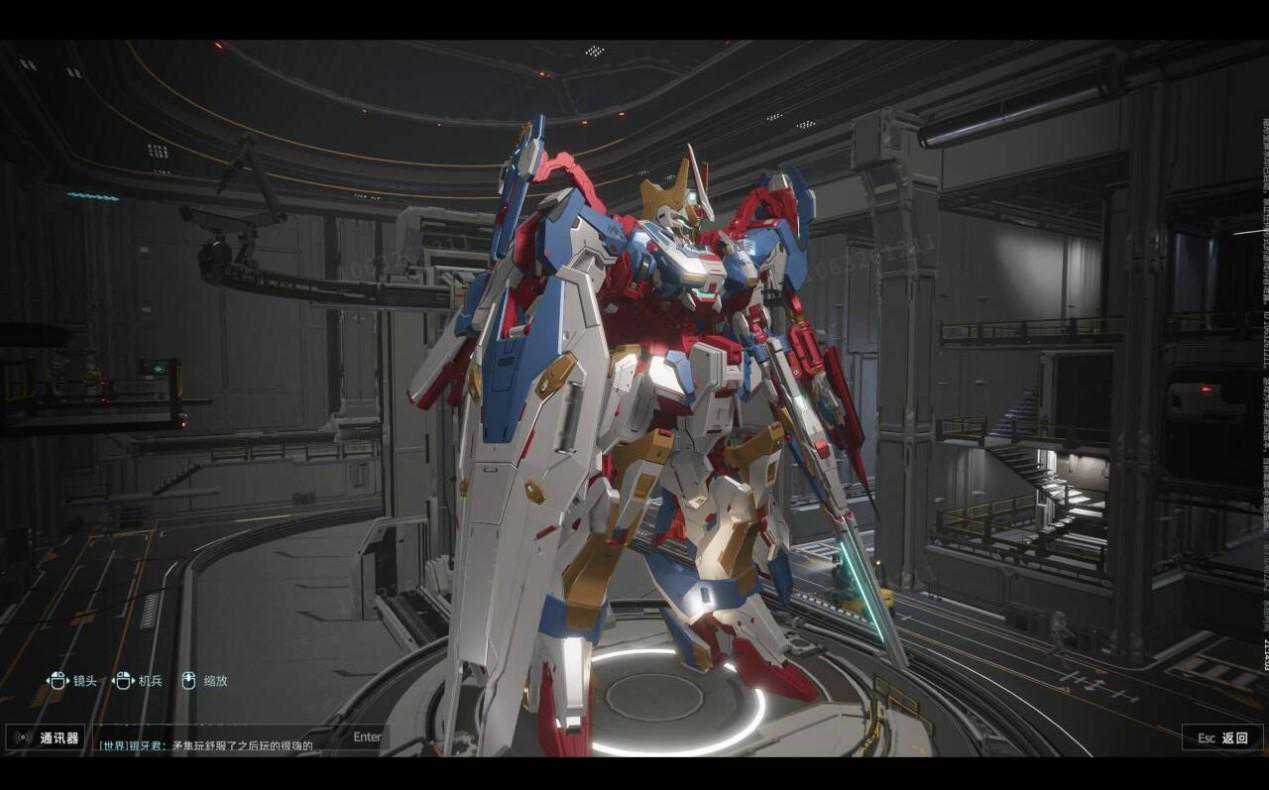The width and height of the screenshot is (1269, 790).
Task: Open the 通讯器 communicator panel
Action: click(47, 738)
